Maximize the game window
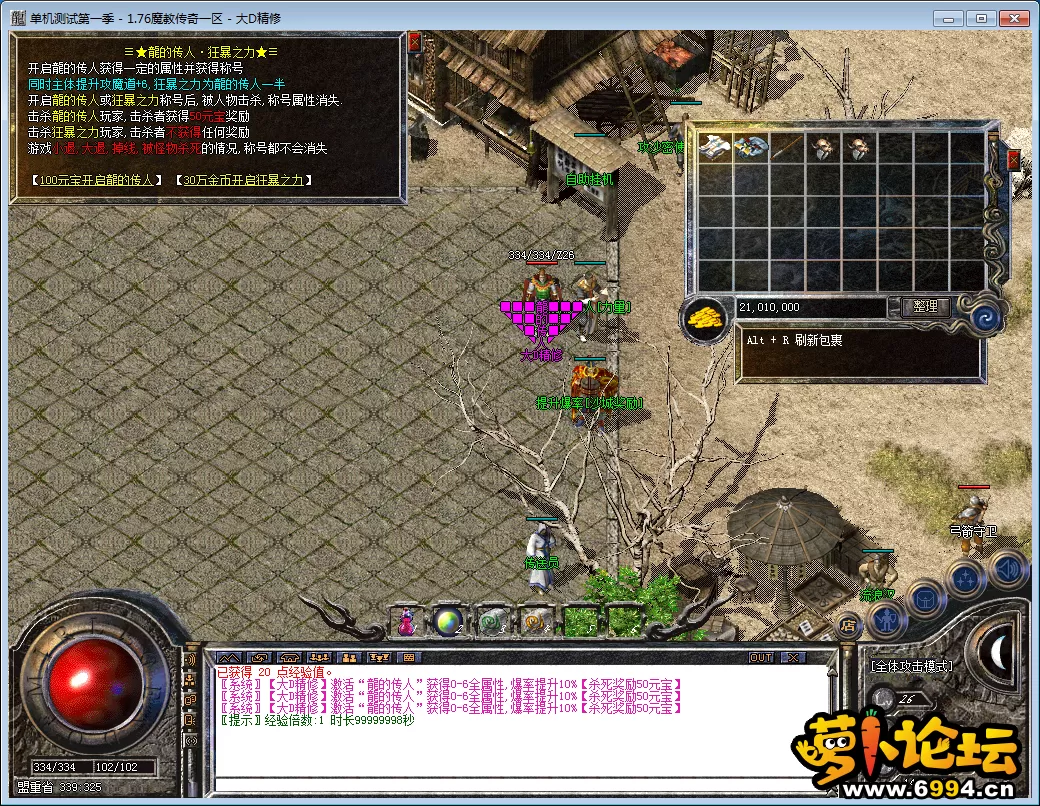 point(983,18)
